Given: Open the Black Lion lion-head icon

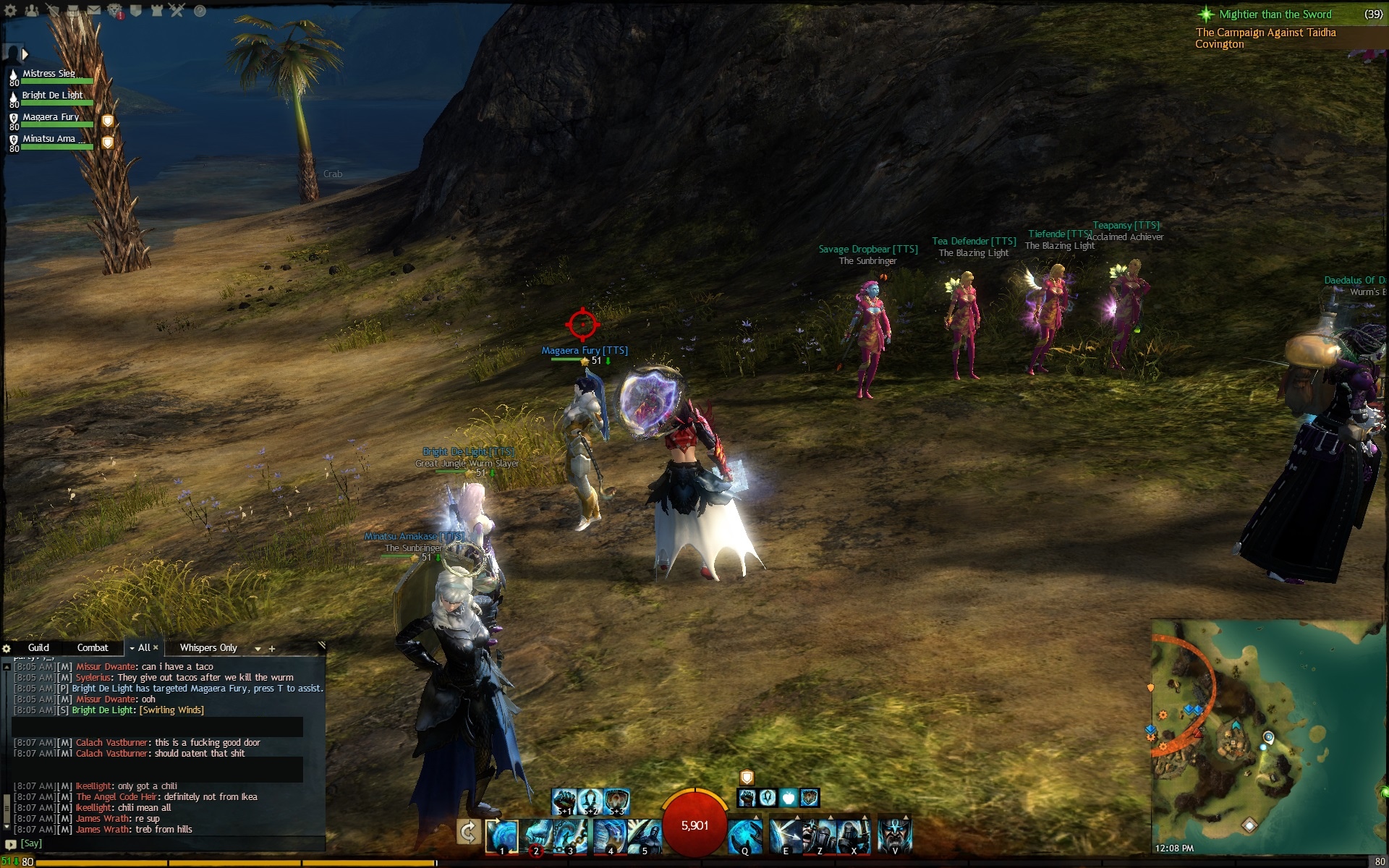Looking at the screenshot, I should click(115, 10).
